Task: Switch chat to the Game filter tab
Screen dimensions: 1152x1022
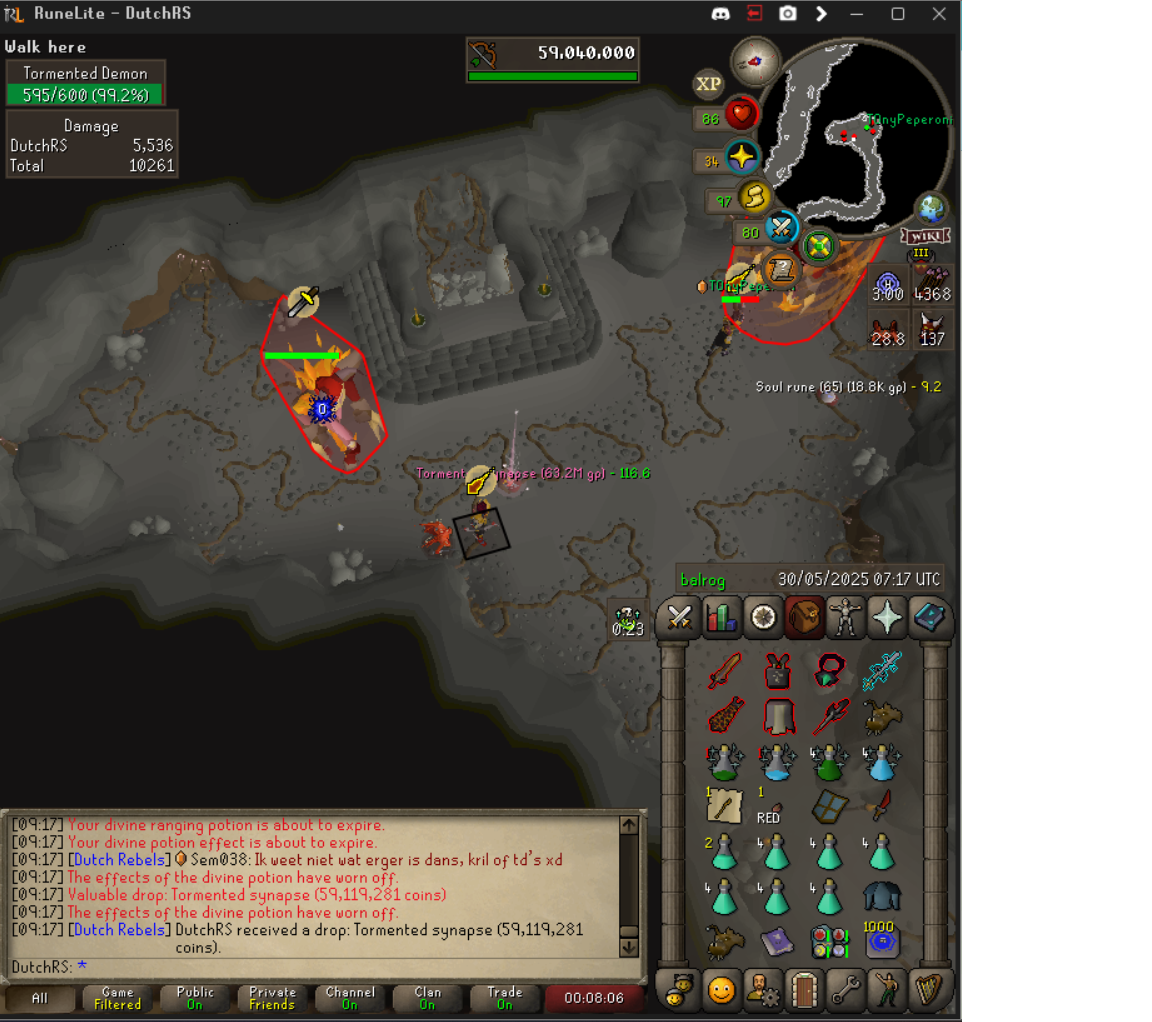Action: tap(117, 998)
